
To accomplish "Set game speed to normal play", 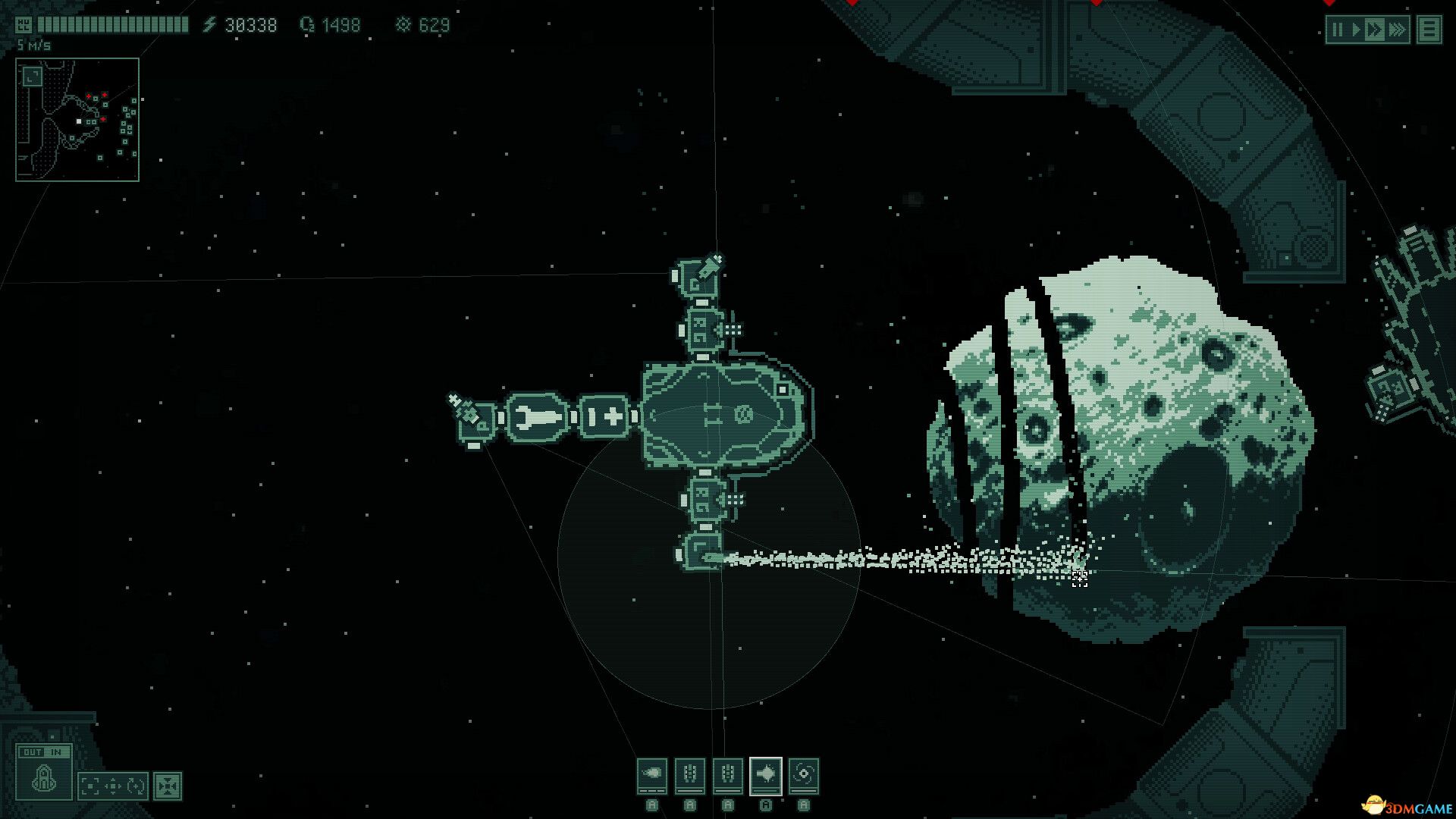I will click(x=1357, y=29).
